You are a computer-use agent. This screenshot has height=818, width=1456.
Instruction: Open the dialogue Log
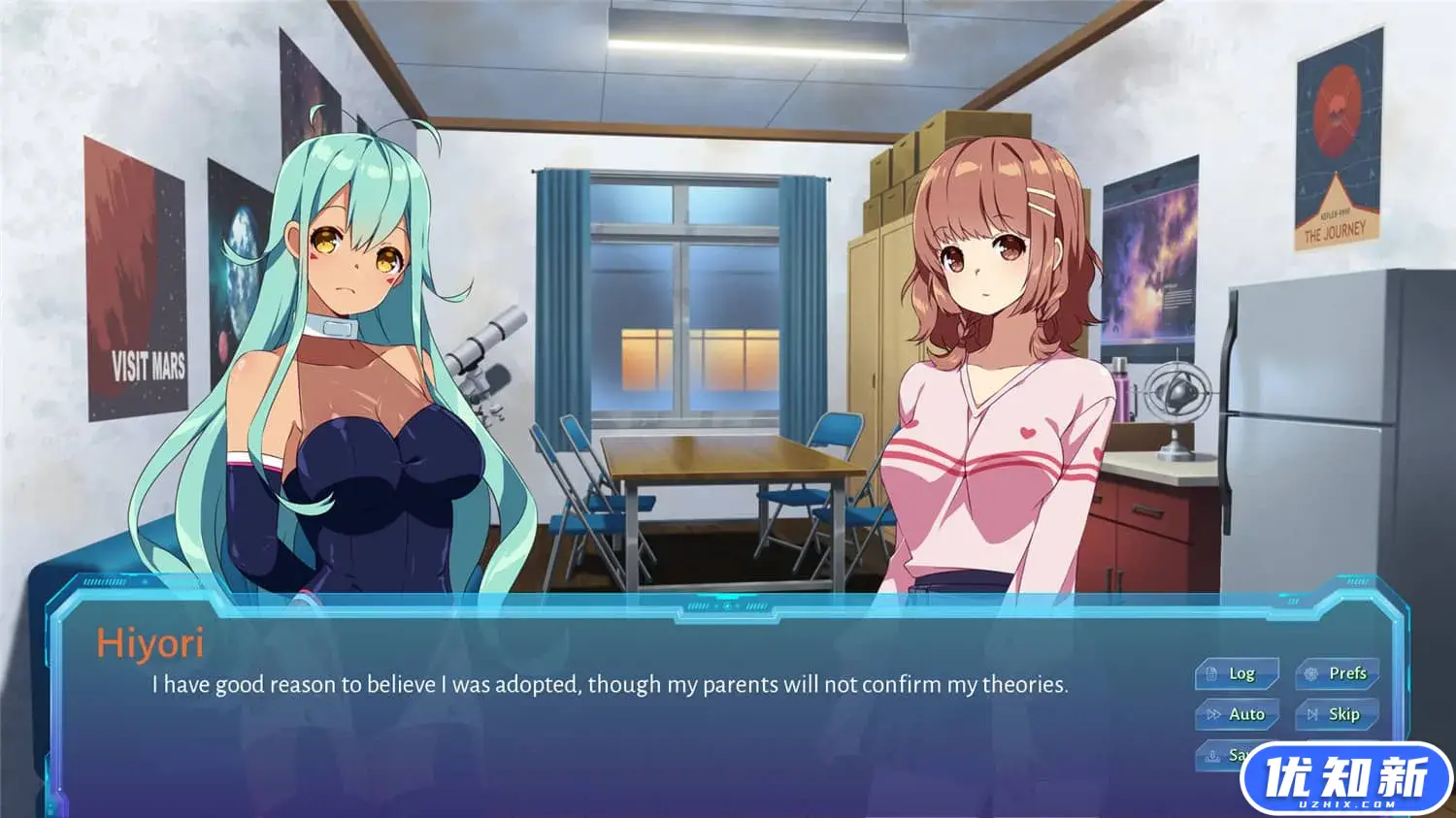tap(1236, 673)
